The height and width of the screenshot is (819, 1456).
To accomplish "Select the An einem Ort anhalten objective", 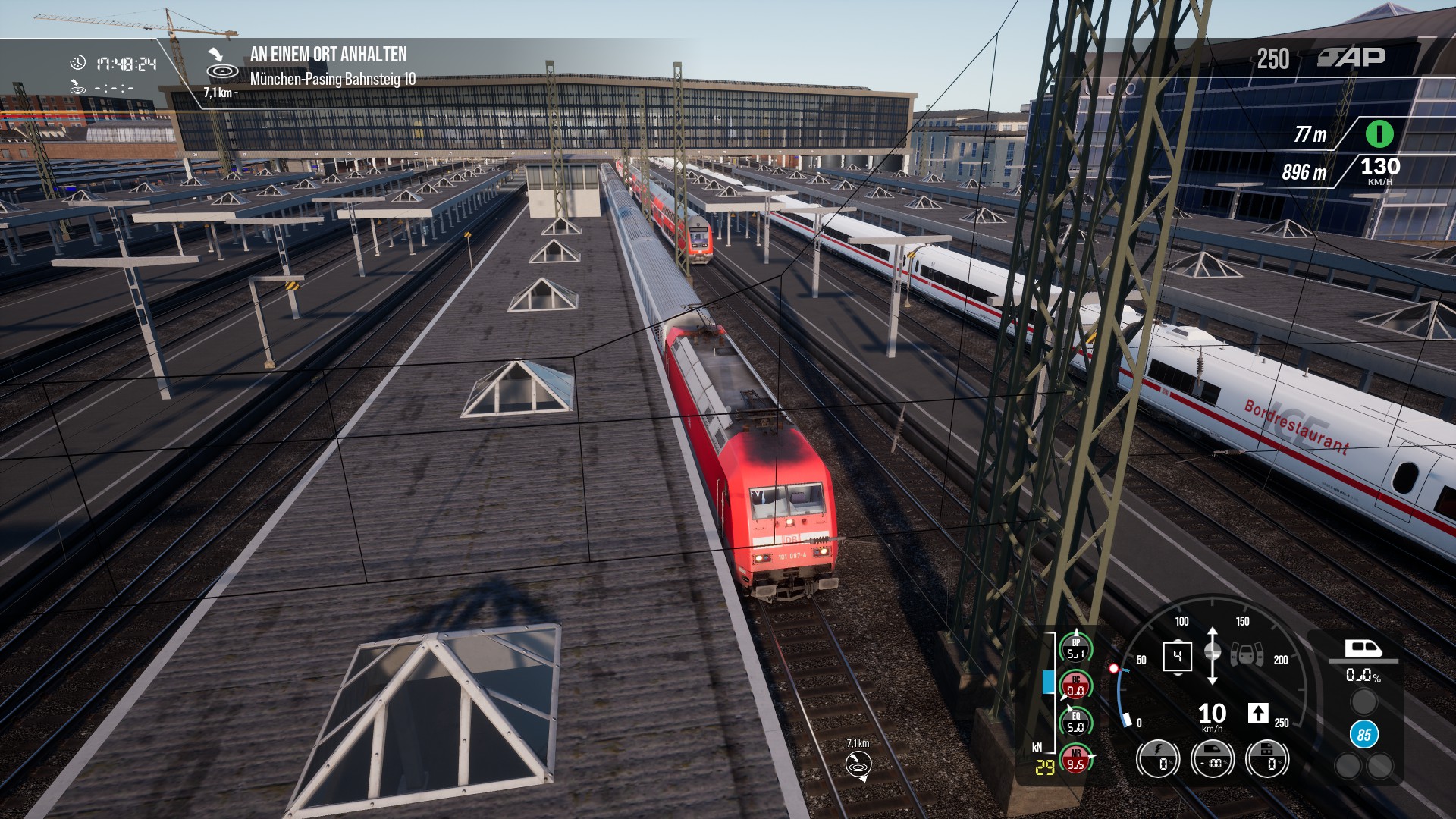I will [328, 55].
